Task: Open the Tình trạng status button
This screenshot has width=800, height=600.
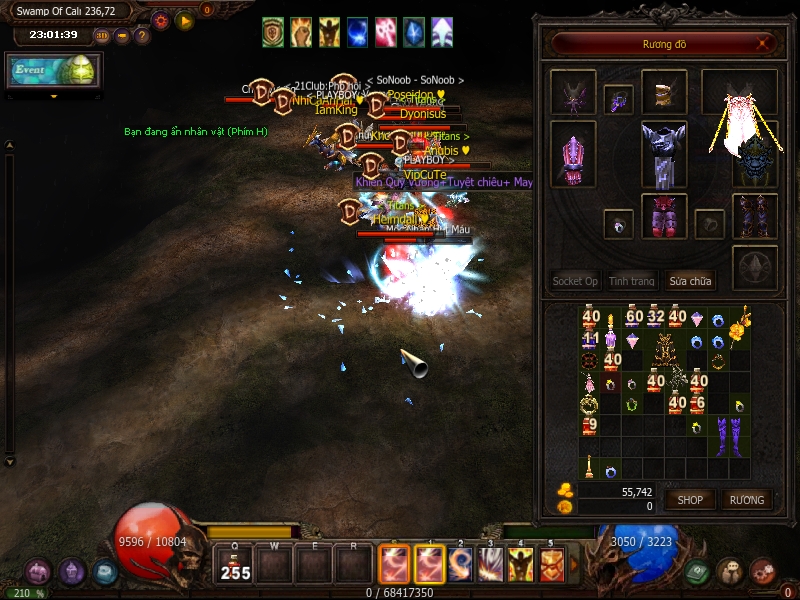Action: [x=632, y=281]
